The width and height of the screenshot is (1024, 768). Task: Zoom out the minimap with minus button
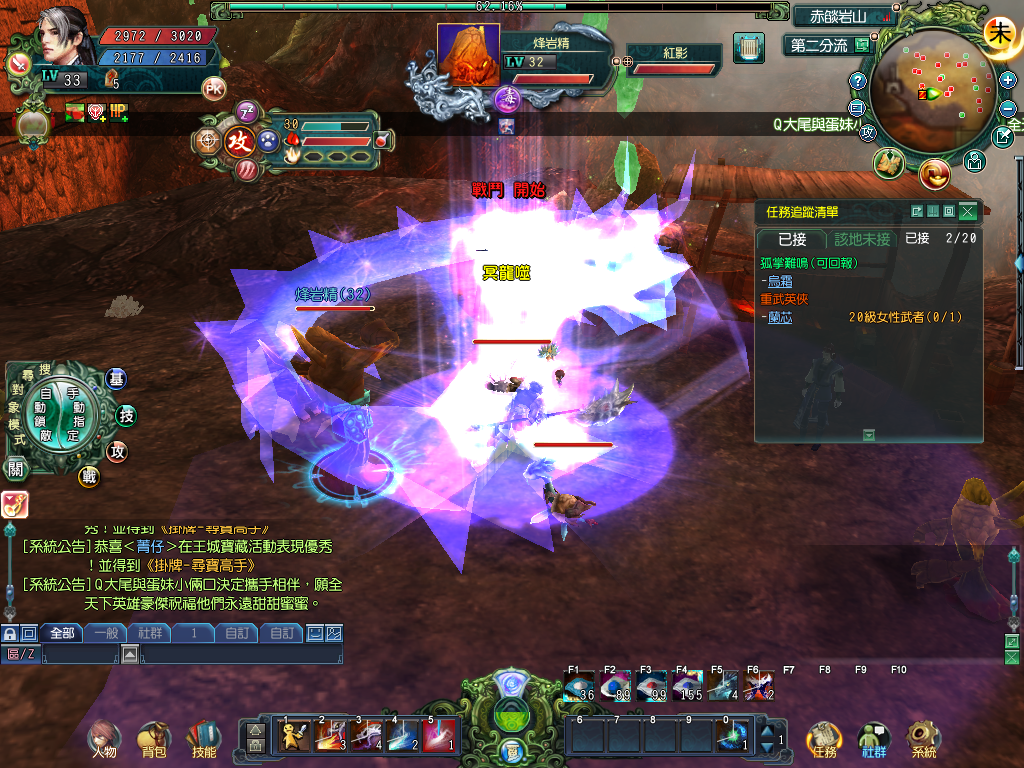coord(1007,107)
